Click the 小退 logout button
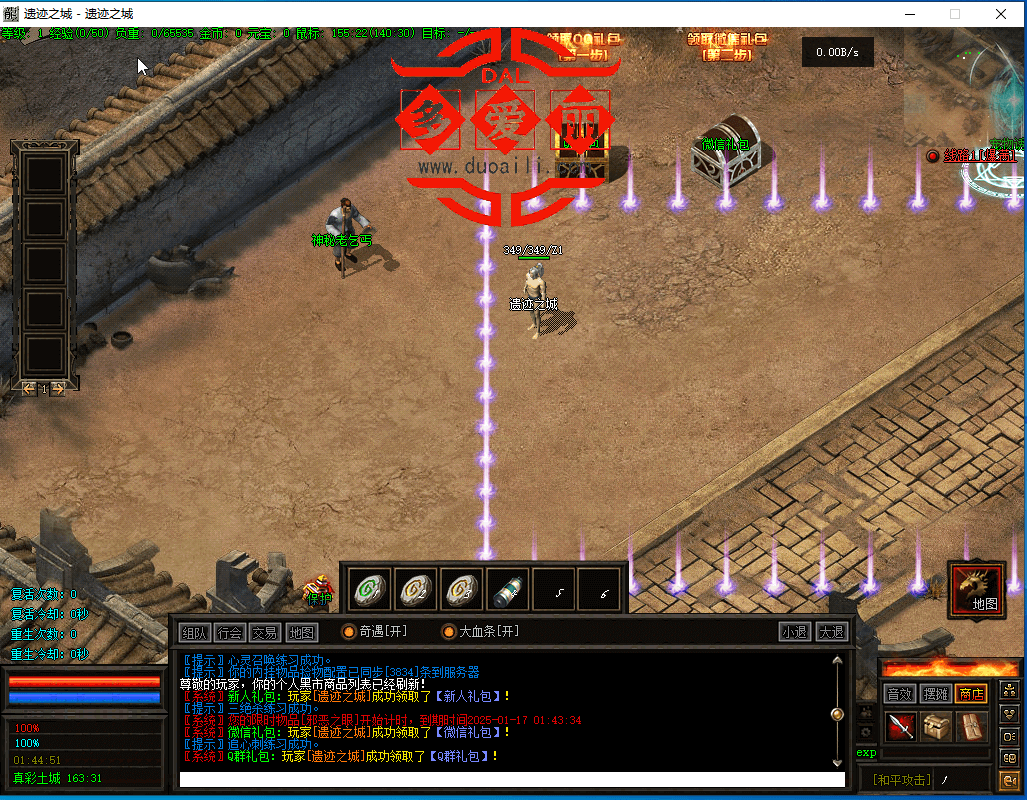Screen dimensions: 1027x800 coord(795,632)
